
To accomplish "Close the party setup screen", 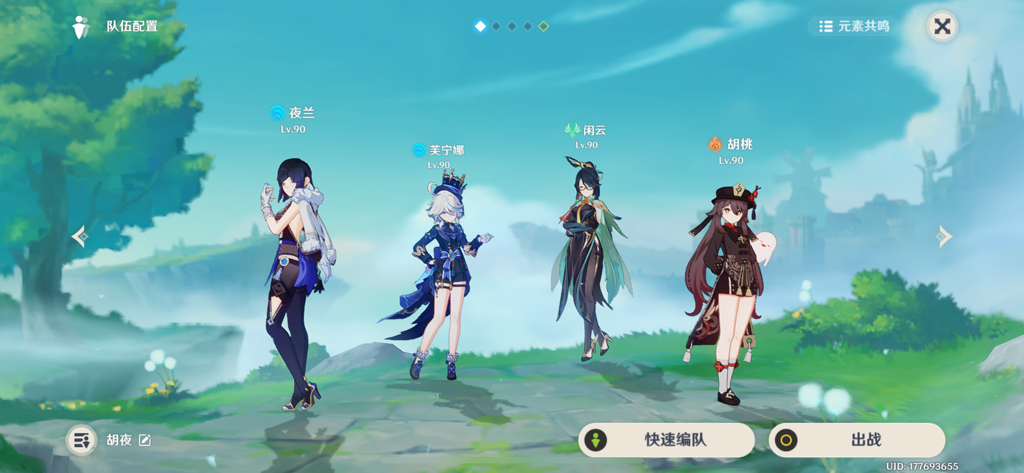I will 941,27.
